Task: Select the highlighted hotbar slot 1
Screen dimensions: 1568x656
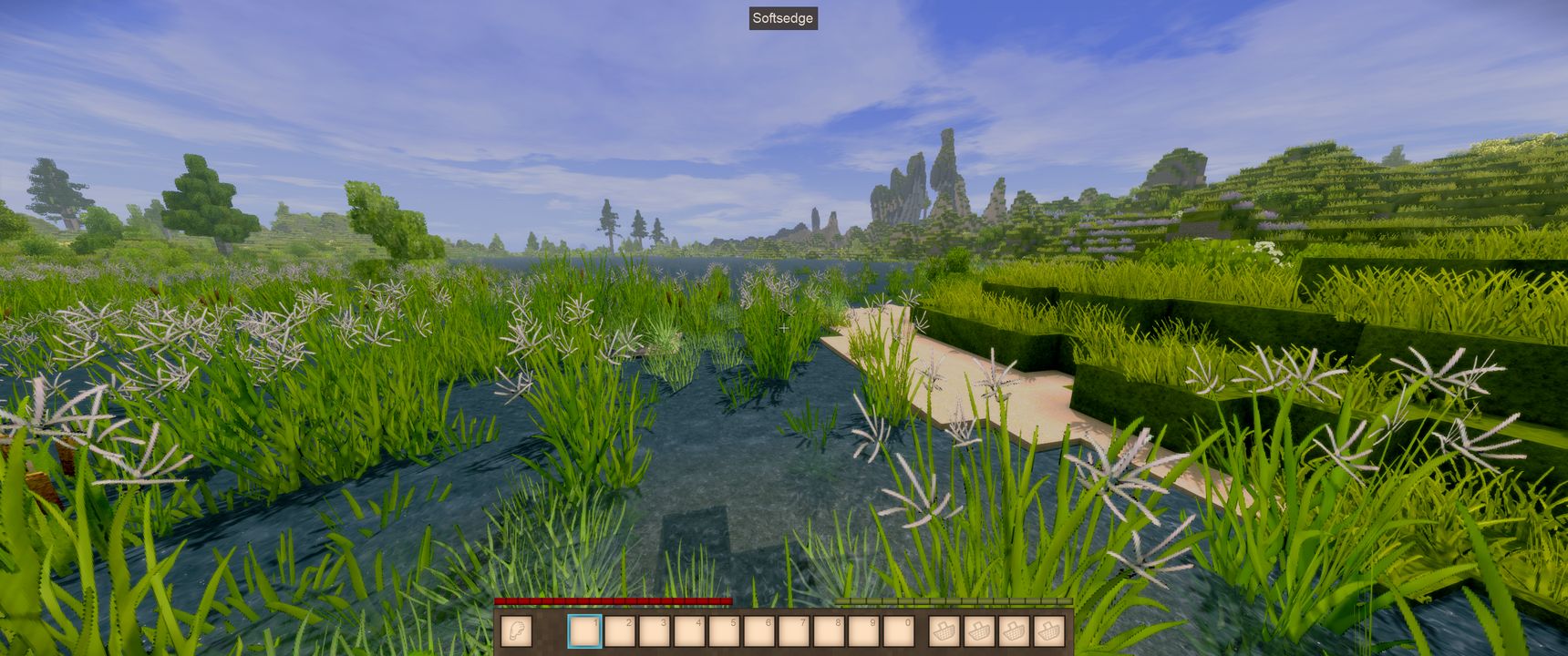Action: 584,630
